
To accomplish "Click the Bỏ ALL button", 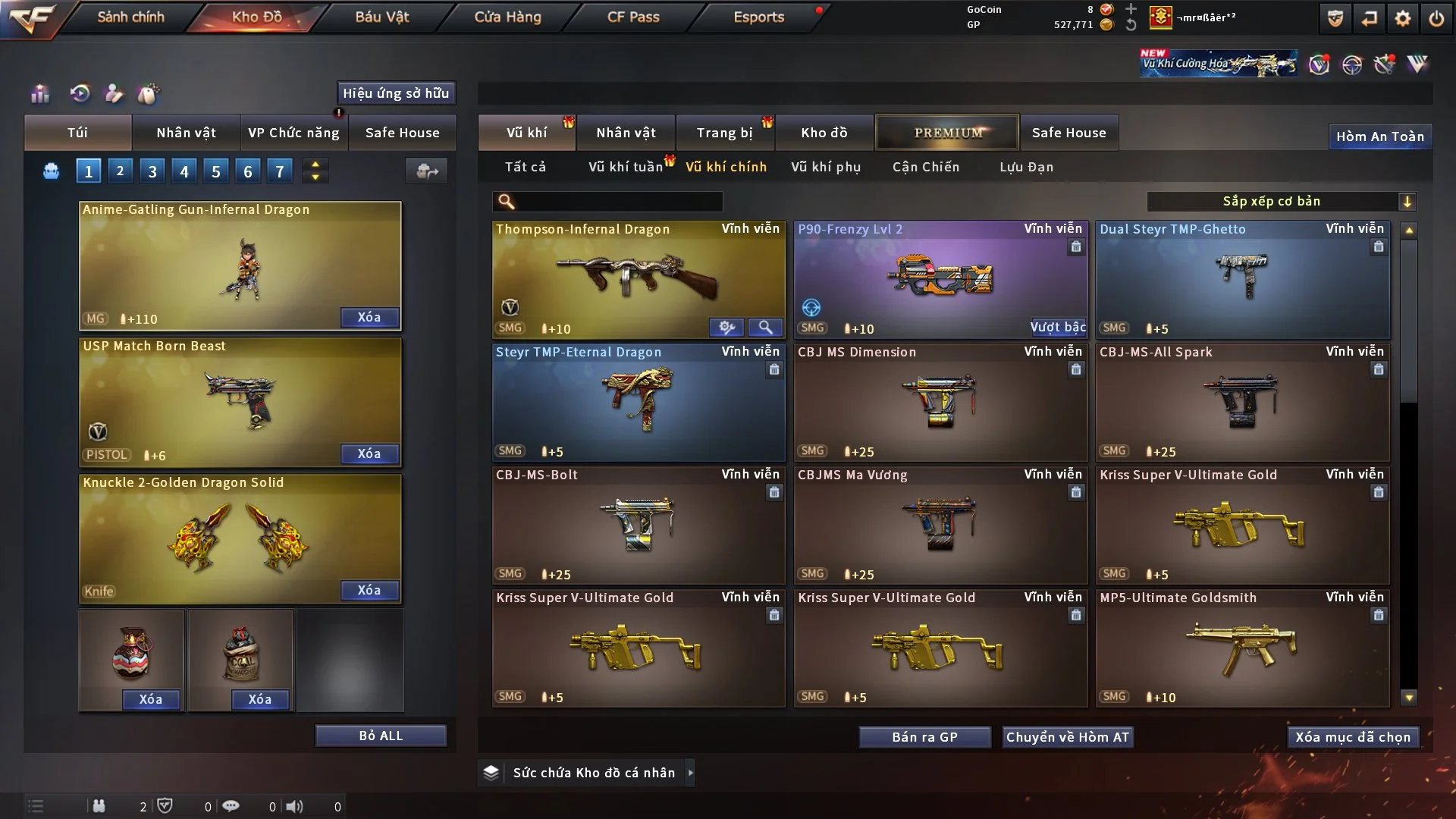I will click(381, 736).
